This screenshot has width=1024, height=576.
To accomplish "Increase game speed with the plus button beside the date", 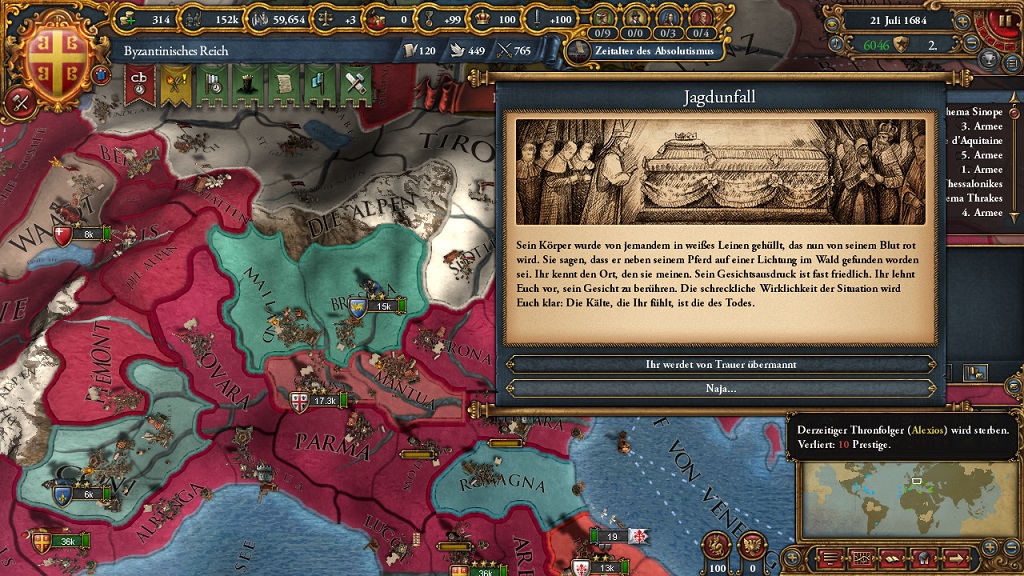I will click(962, 19).
